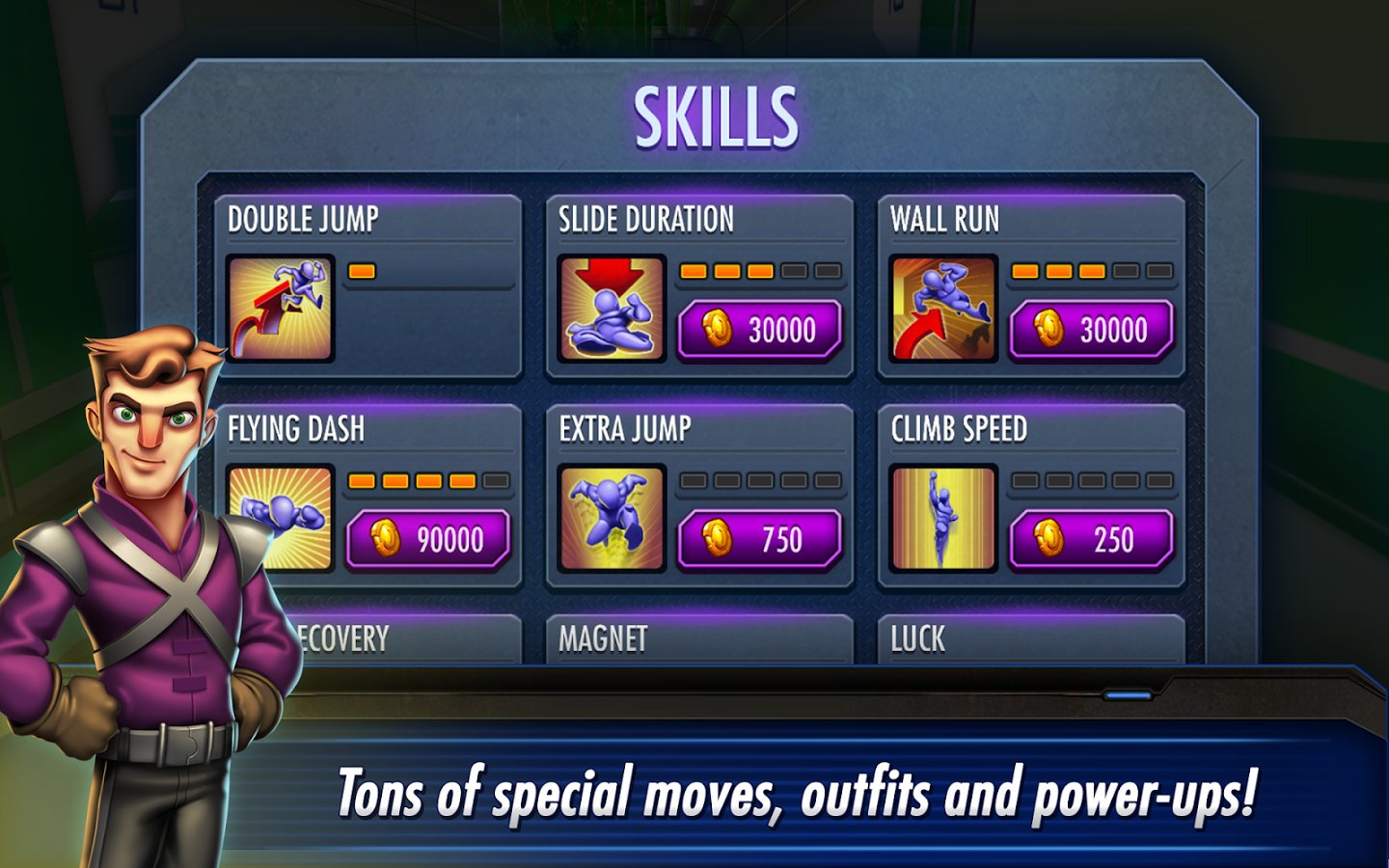Select the Magnet skill card

click(699, 639)
